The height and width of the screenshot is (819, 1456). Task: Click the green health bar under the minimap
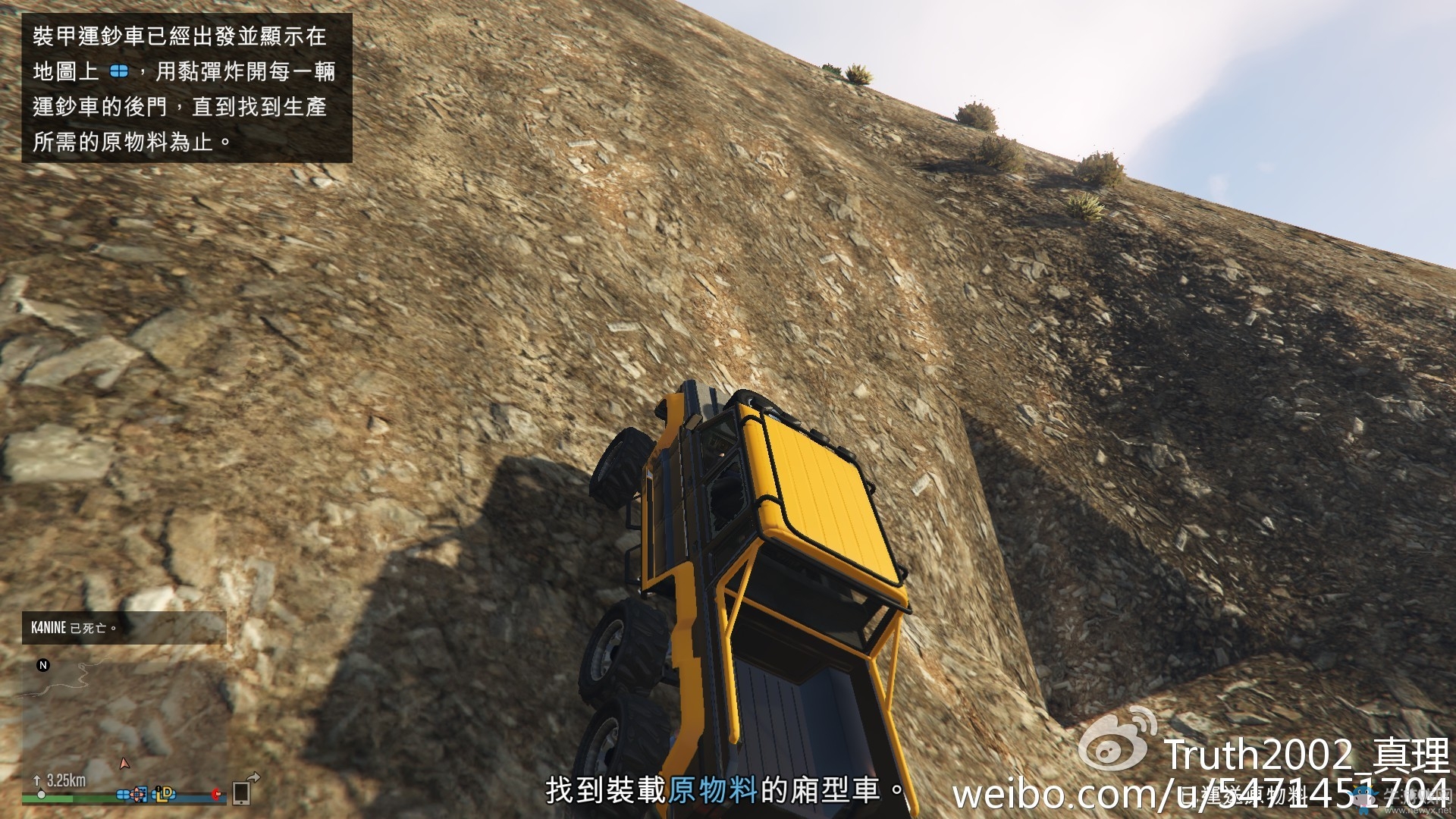[47, 799]
